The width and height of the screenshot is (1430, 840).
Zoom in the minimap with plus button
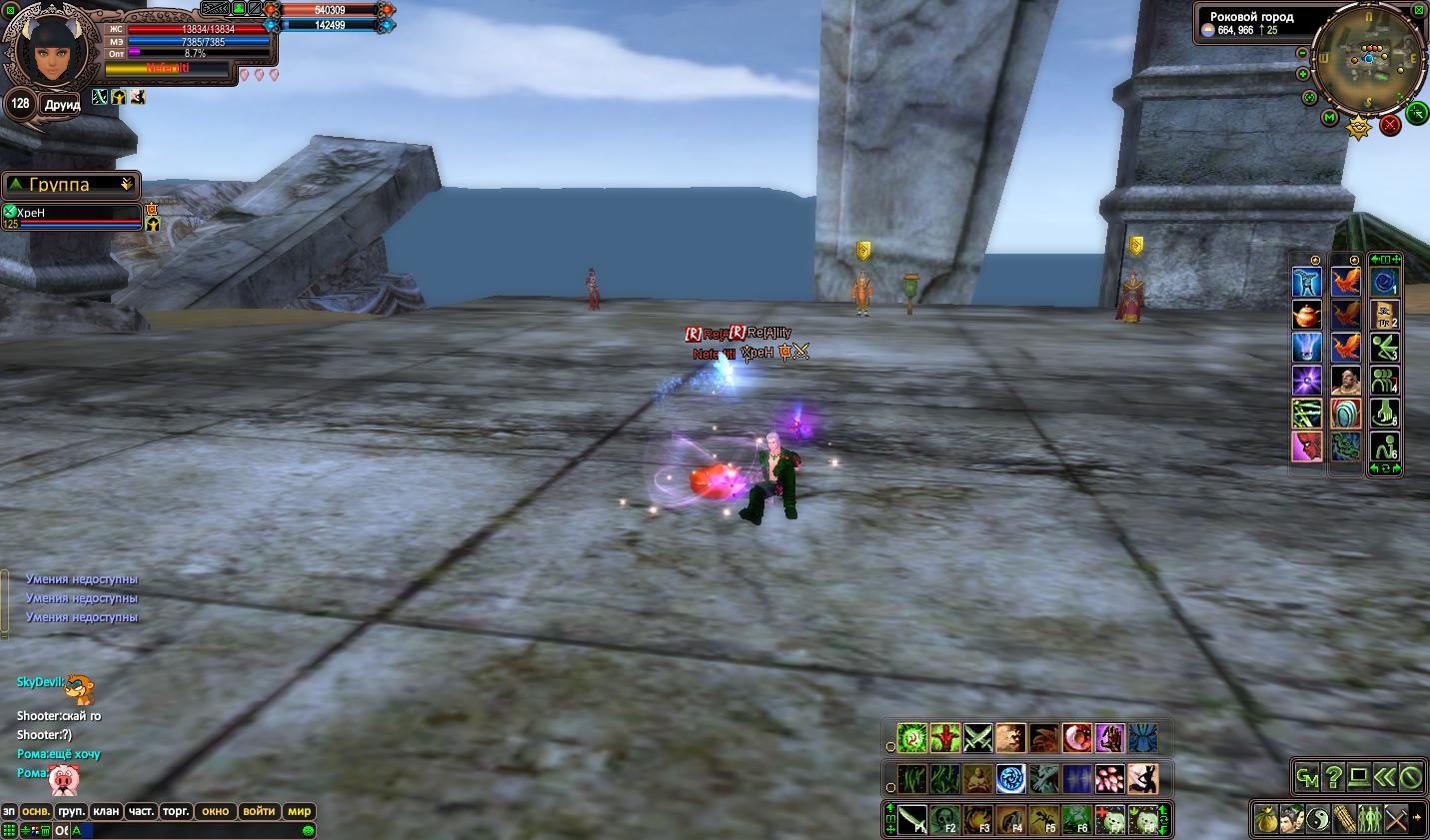point(1303,74)
